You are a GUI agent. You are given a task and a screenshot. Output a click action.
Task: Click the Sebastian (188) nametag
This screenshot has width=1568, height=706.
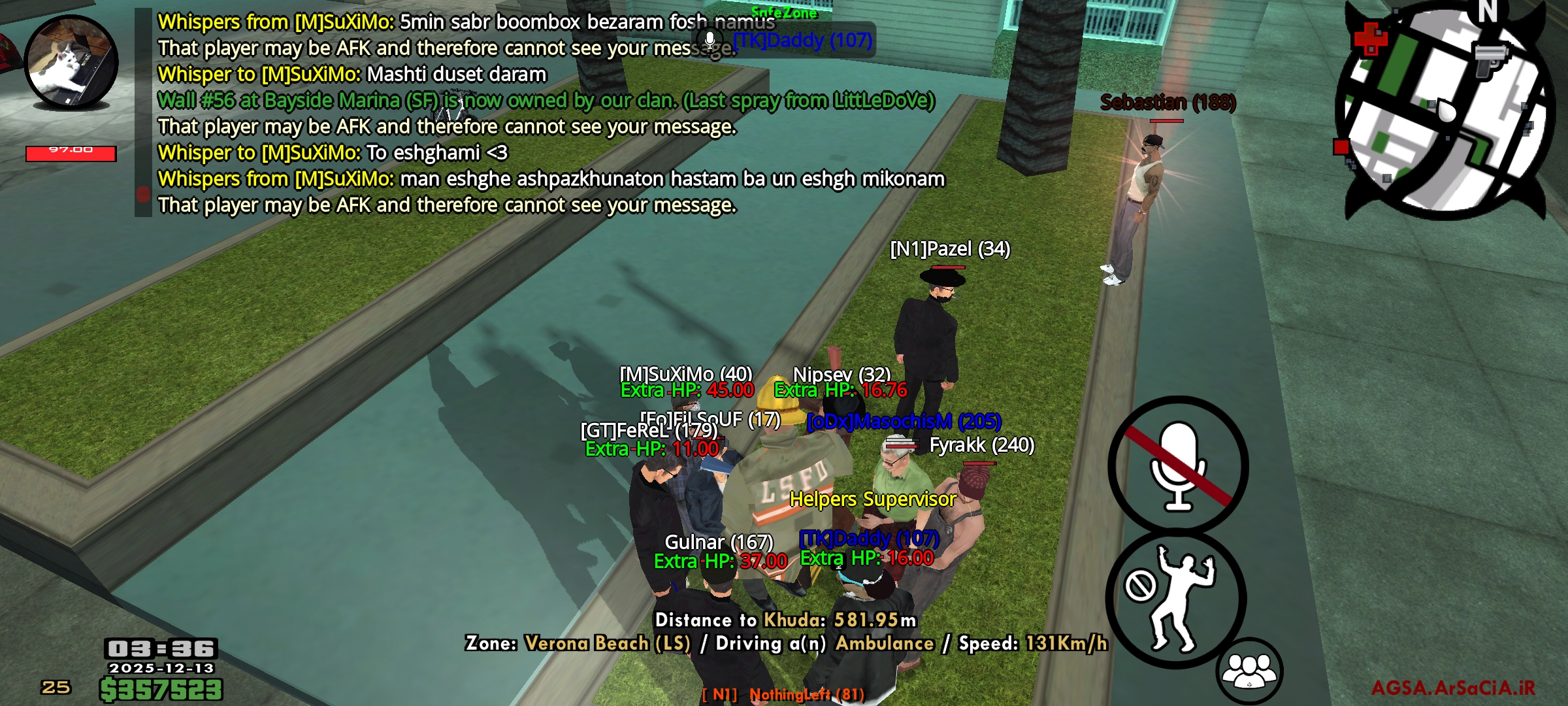[1168, 102]
